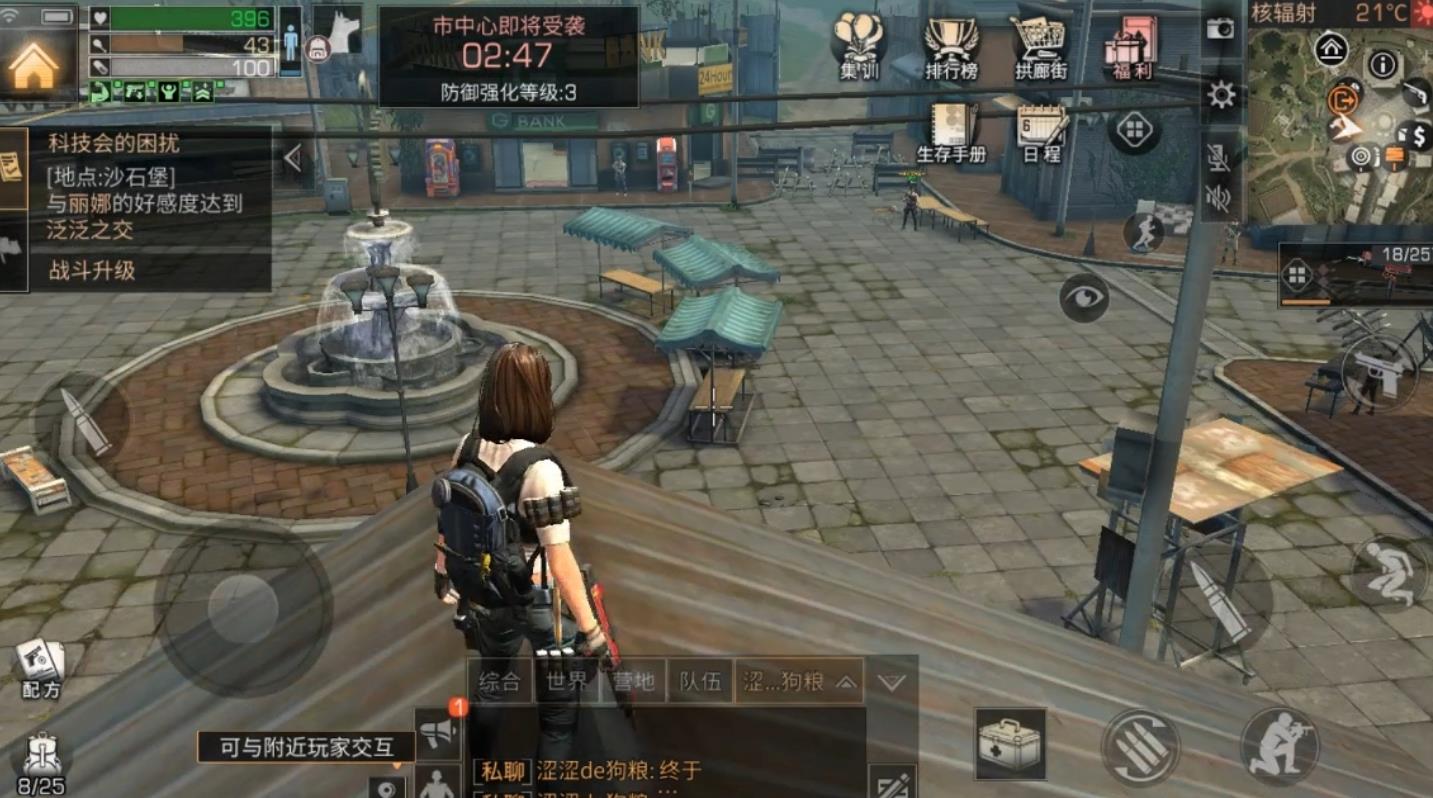
Task: Open settings via the gear icon
Action: [x=1221, y=95]
